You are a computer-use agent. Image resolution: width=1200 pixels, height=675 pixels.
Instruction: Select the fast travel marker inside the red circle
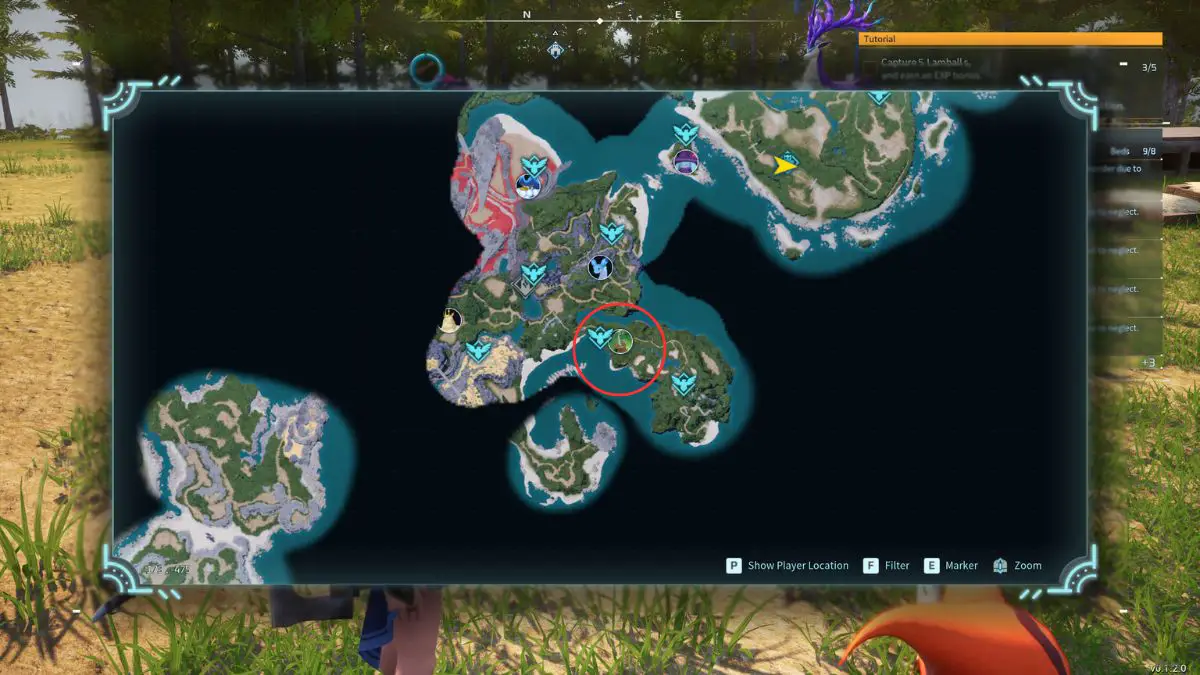pos(599,337)
